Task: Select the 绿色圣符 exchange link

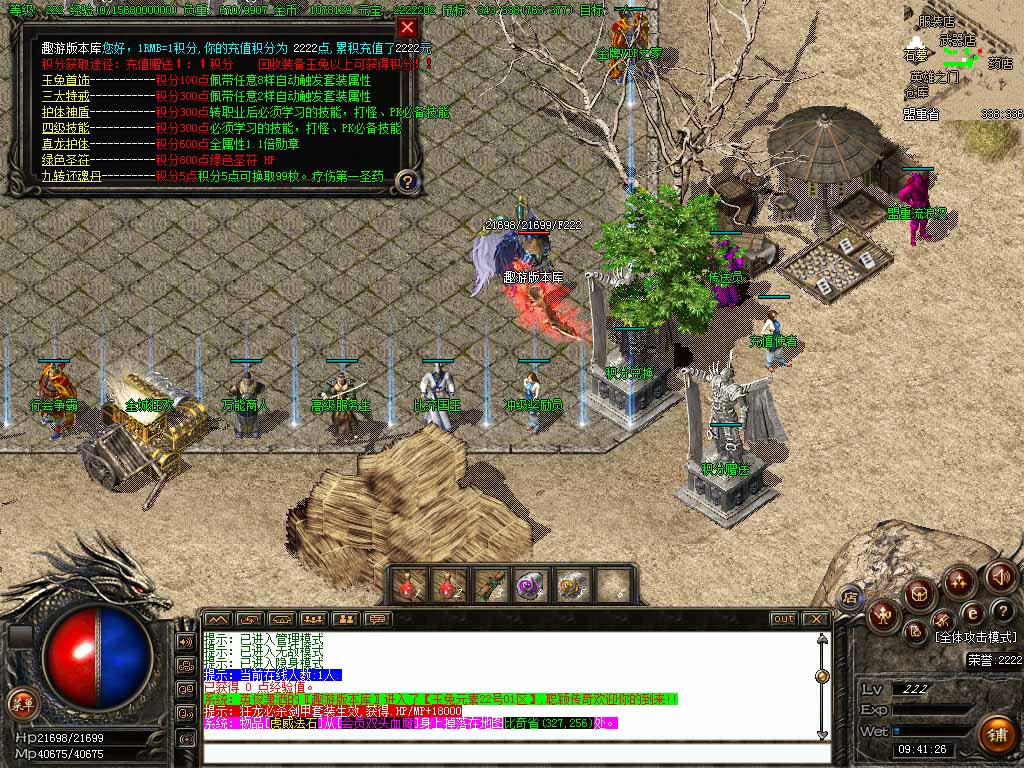Action: pyautogui.click(x=66, y=160)
